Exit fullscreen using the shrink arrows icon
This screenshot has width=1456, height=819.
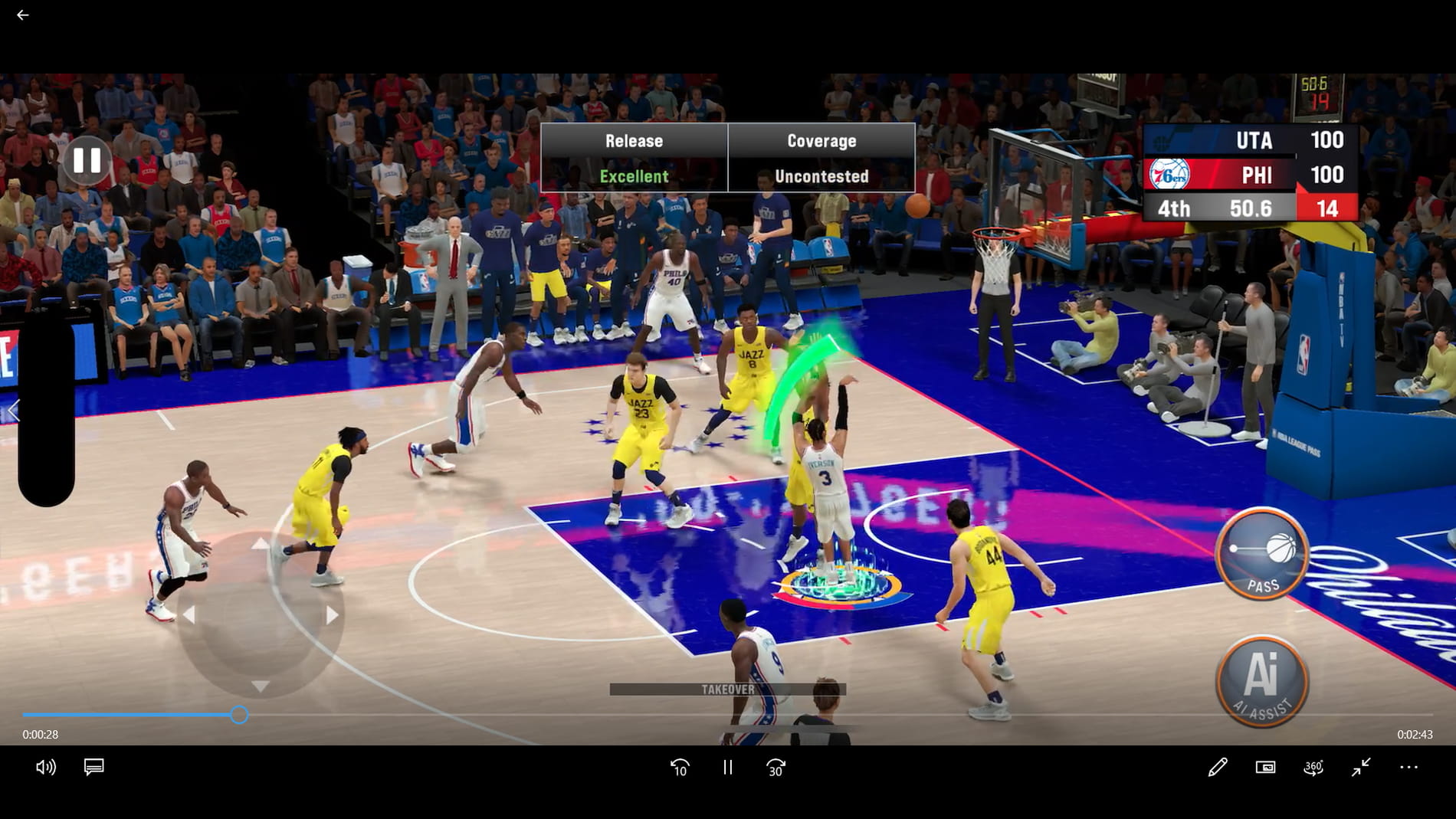(1361, 767)
